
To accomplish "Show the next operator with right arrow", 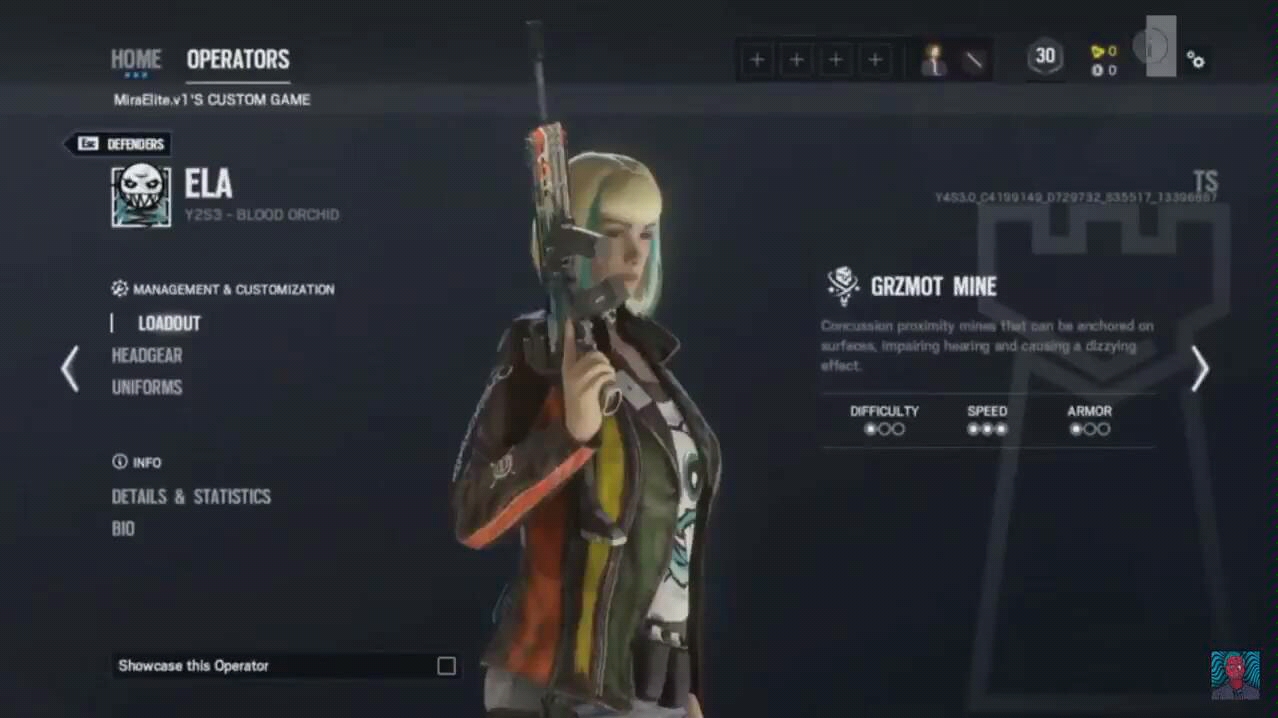I will point(1200,369).
